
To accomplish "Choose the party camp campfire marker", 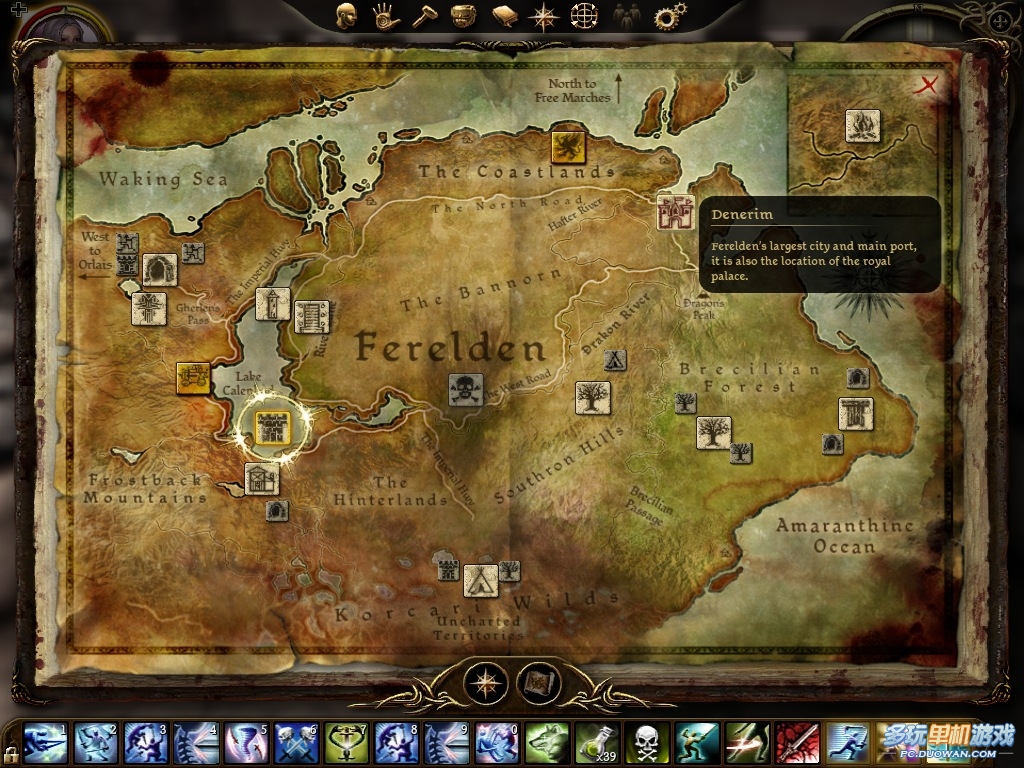I will pyautogui.click(x=862, y=126).
